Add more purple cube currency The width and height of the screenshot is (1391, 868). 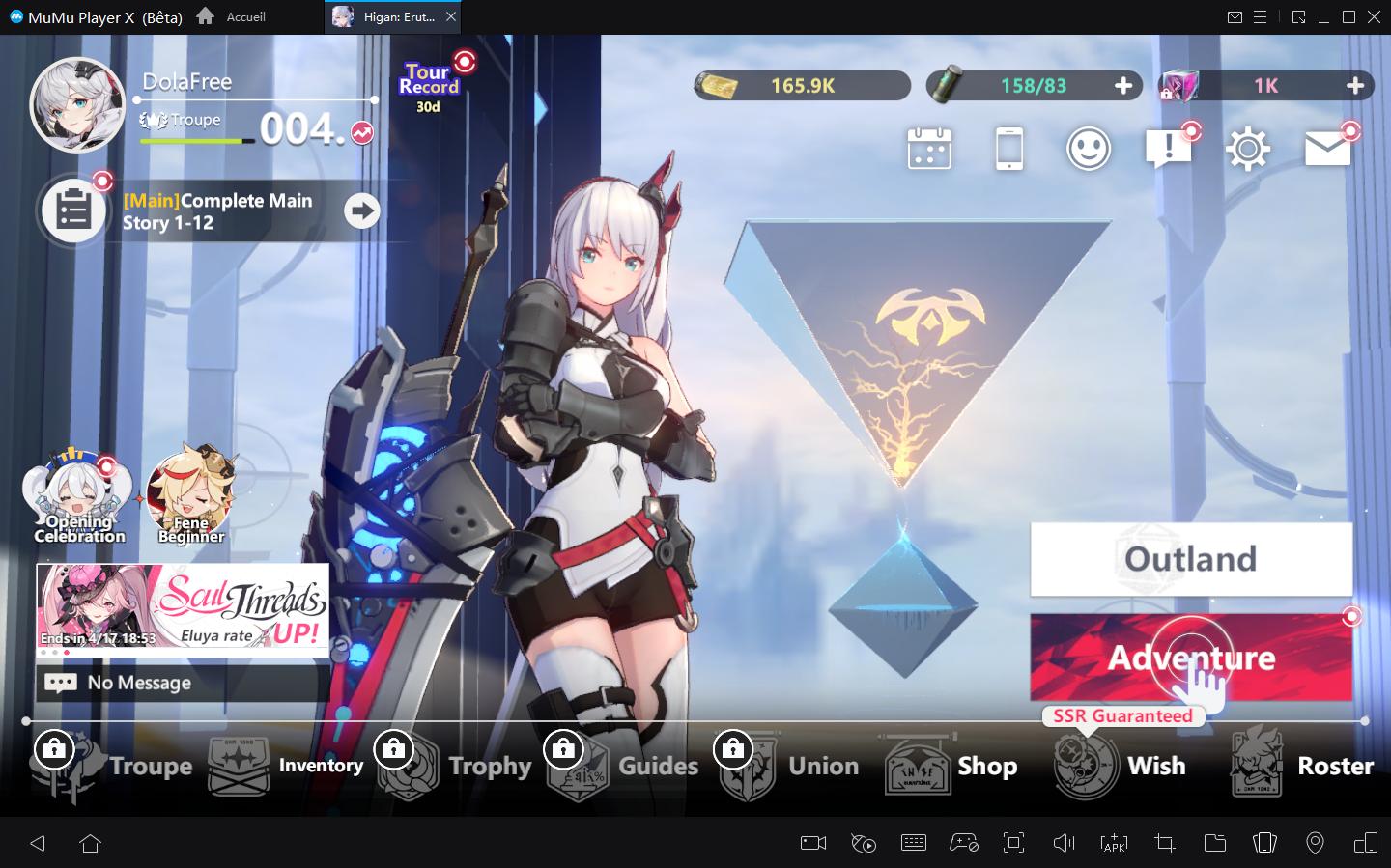coord(1355,86)
